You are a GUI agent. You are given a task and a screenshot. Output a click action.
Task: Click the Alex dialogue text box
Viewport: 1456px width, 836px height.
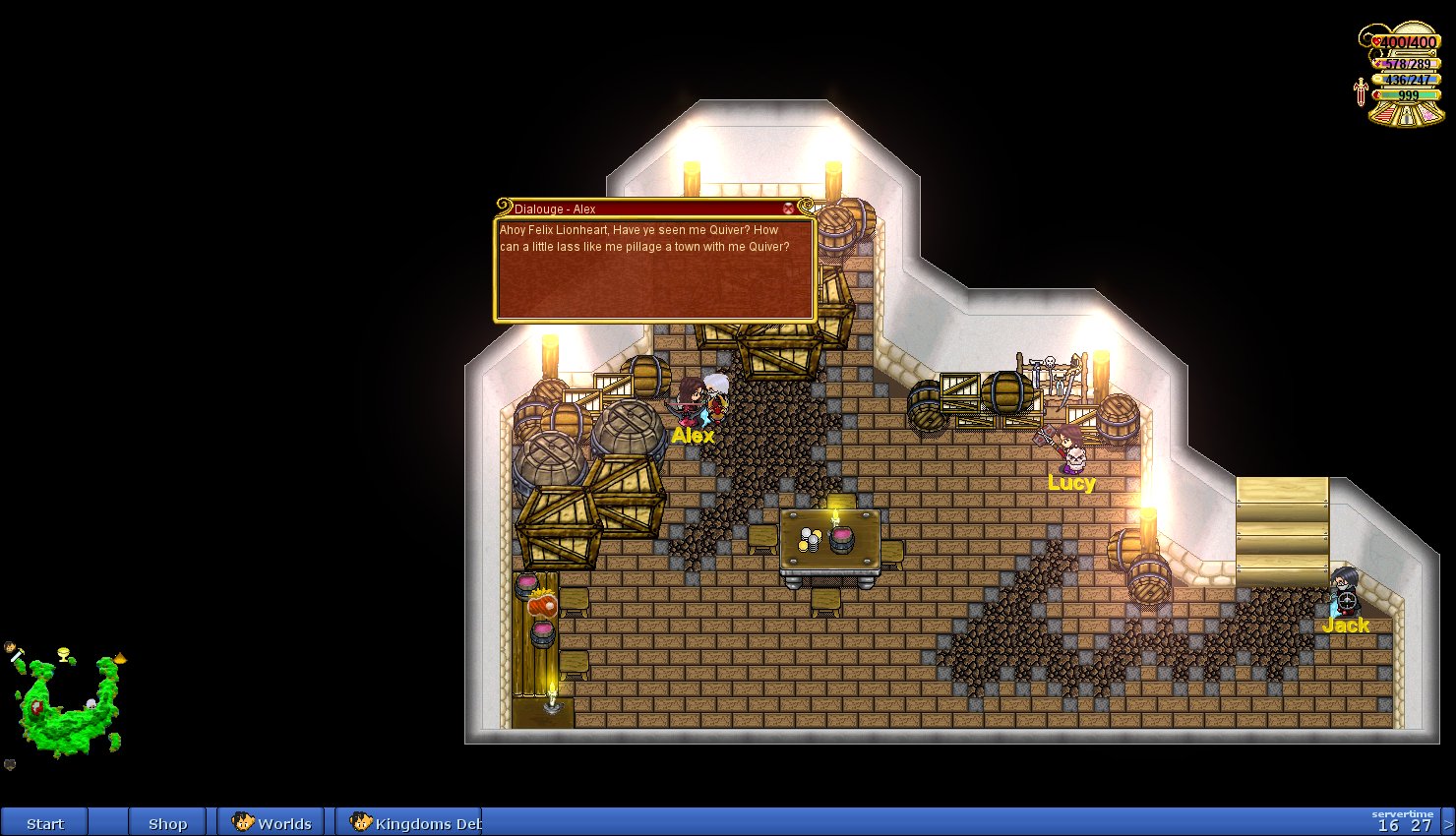(654, 269)
